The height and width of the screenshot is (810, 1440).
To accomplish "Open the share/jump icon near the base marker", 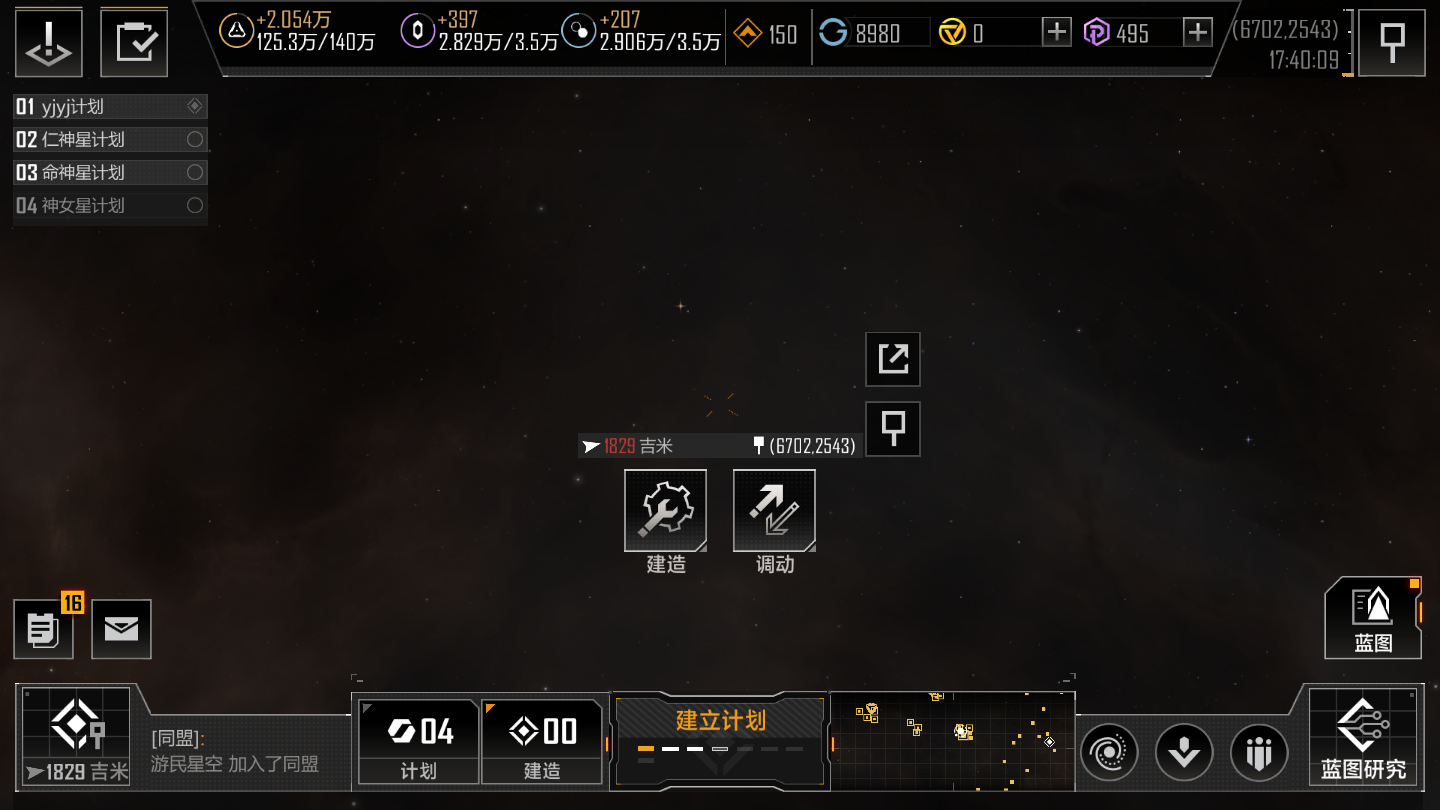I will (892, 359).
